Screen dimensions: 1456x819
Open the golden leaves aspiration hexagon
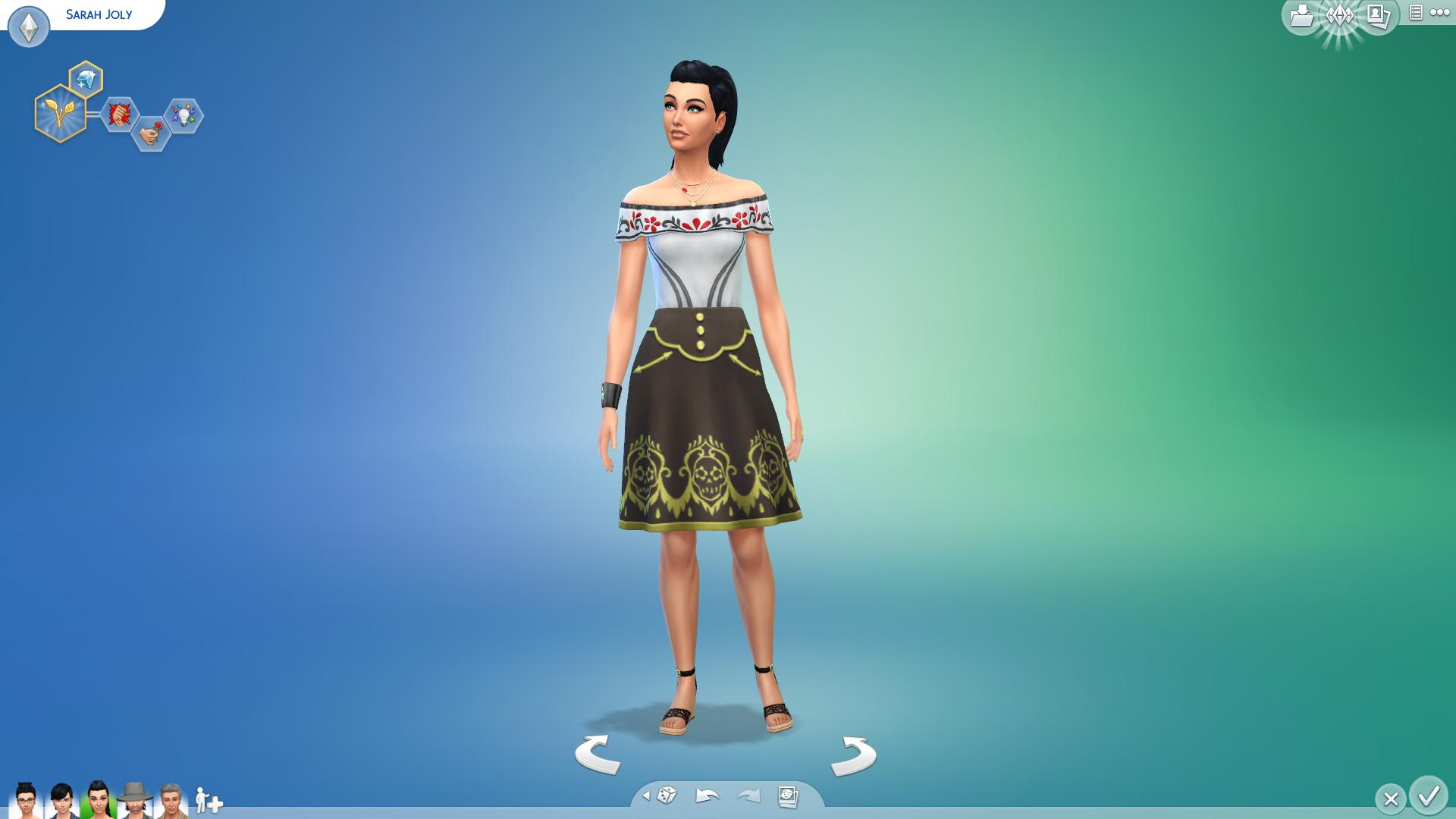tap(60, 114)
